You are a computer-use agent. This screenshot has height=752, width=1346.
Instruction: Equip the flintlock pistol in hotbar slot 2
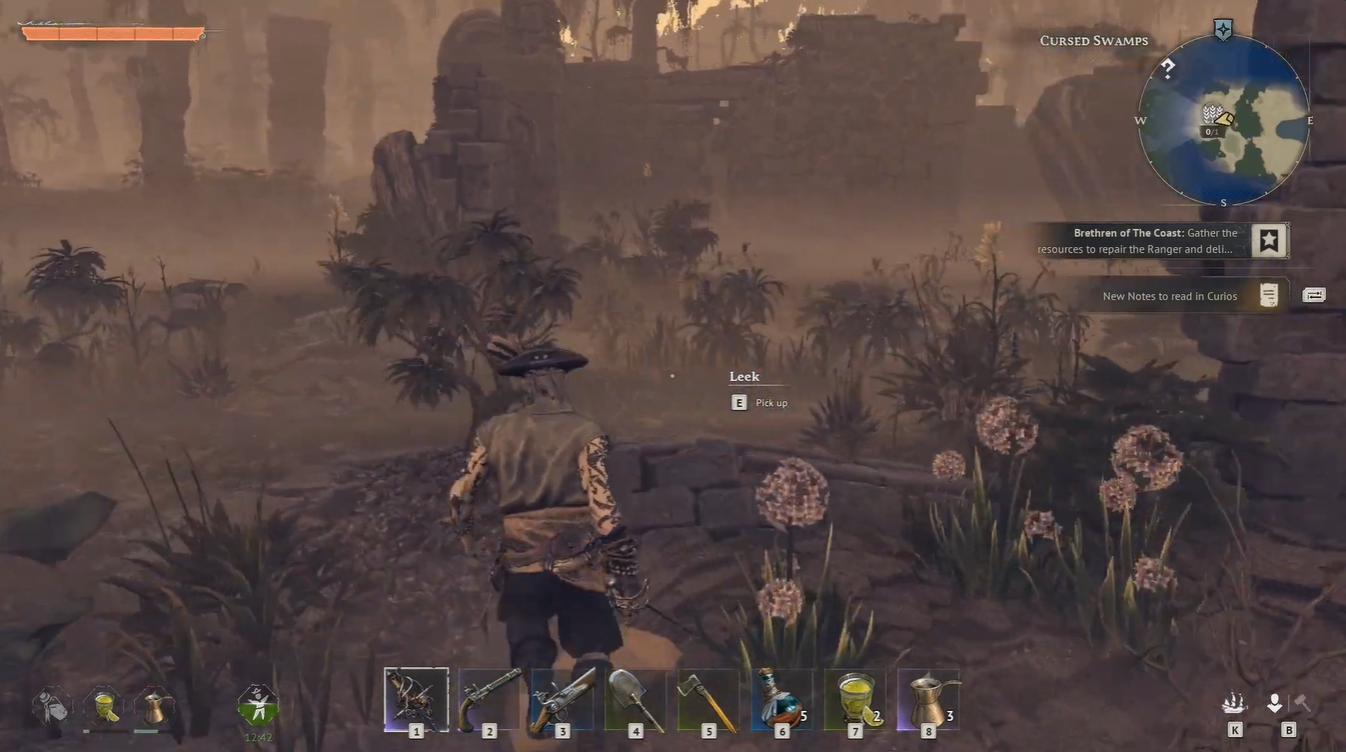coord(489,697)
